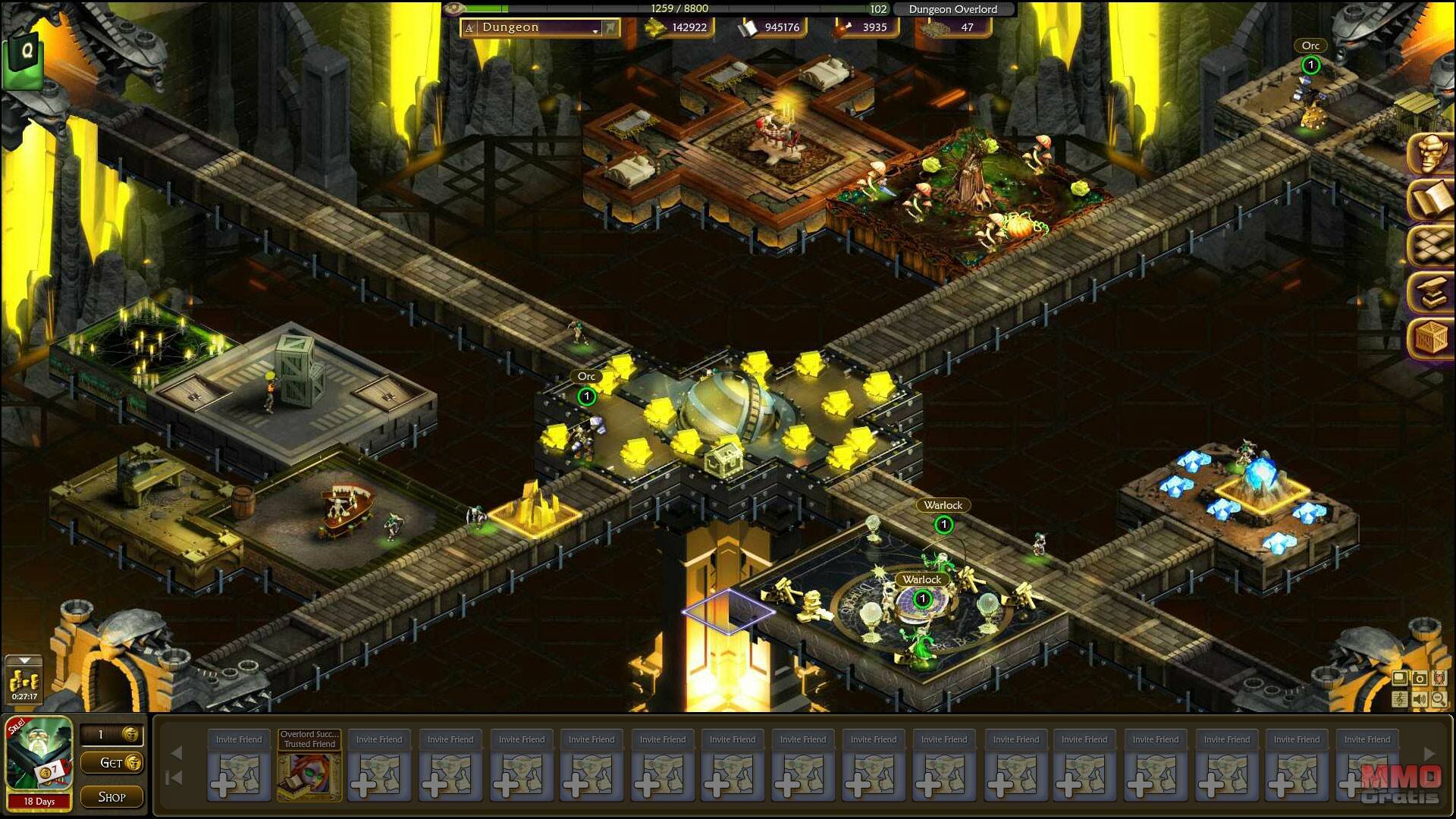Open the floor tiles build menu
The width and height of the screenshot is (1456, 819).
point(1431,246)
